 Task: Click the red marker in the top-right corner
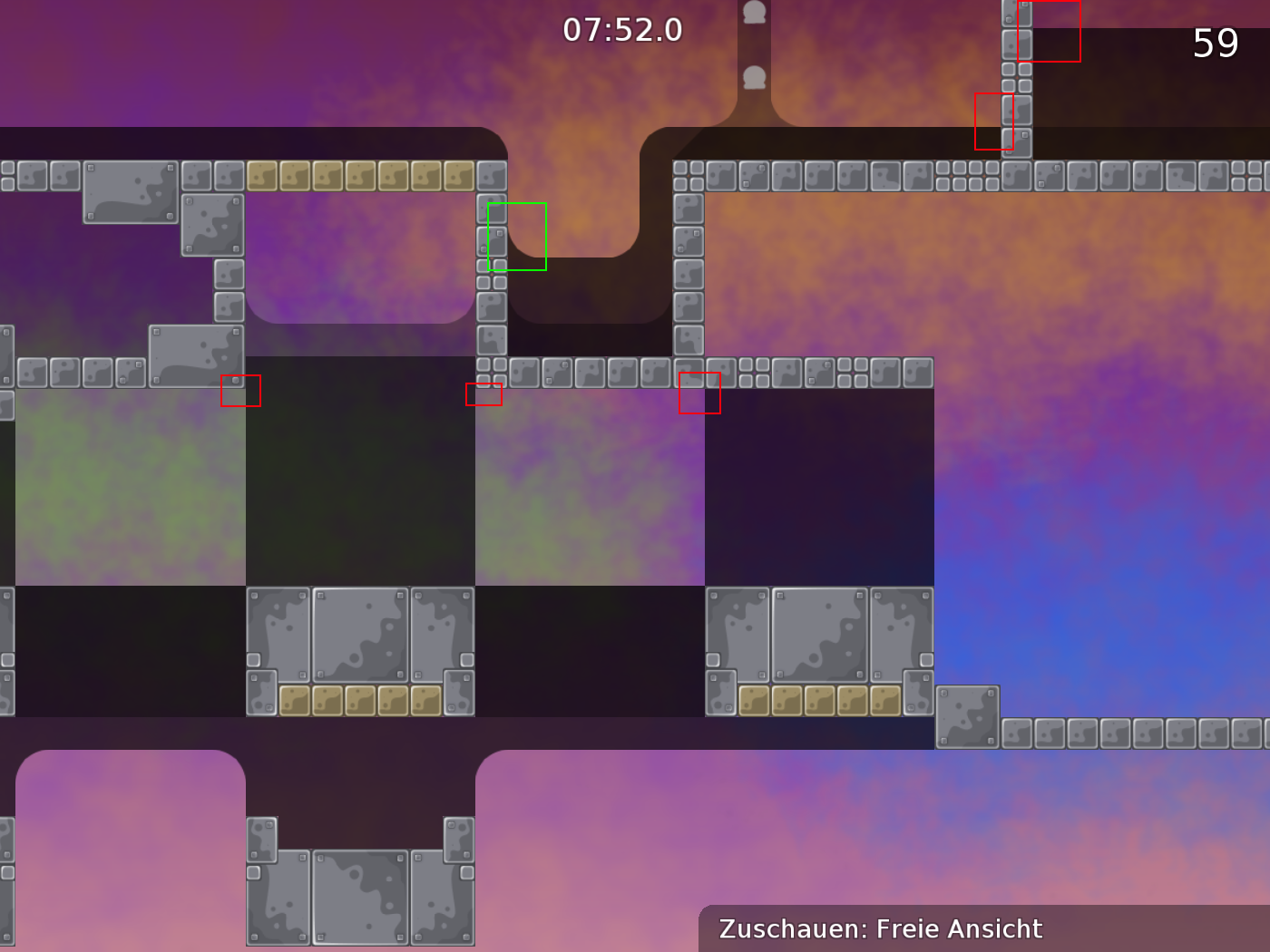point(1050,31)
